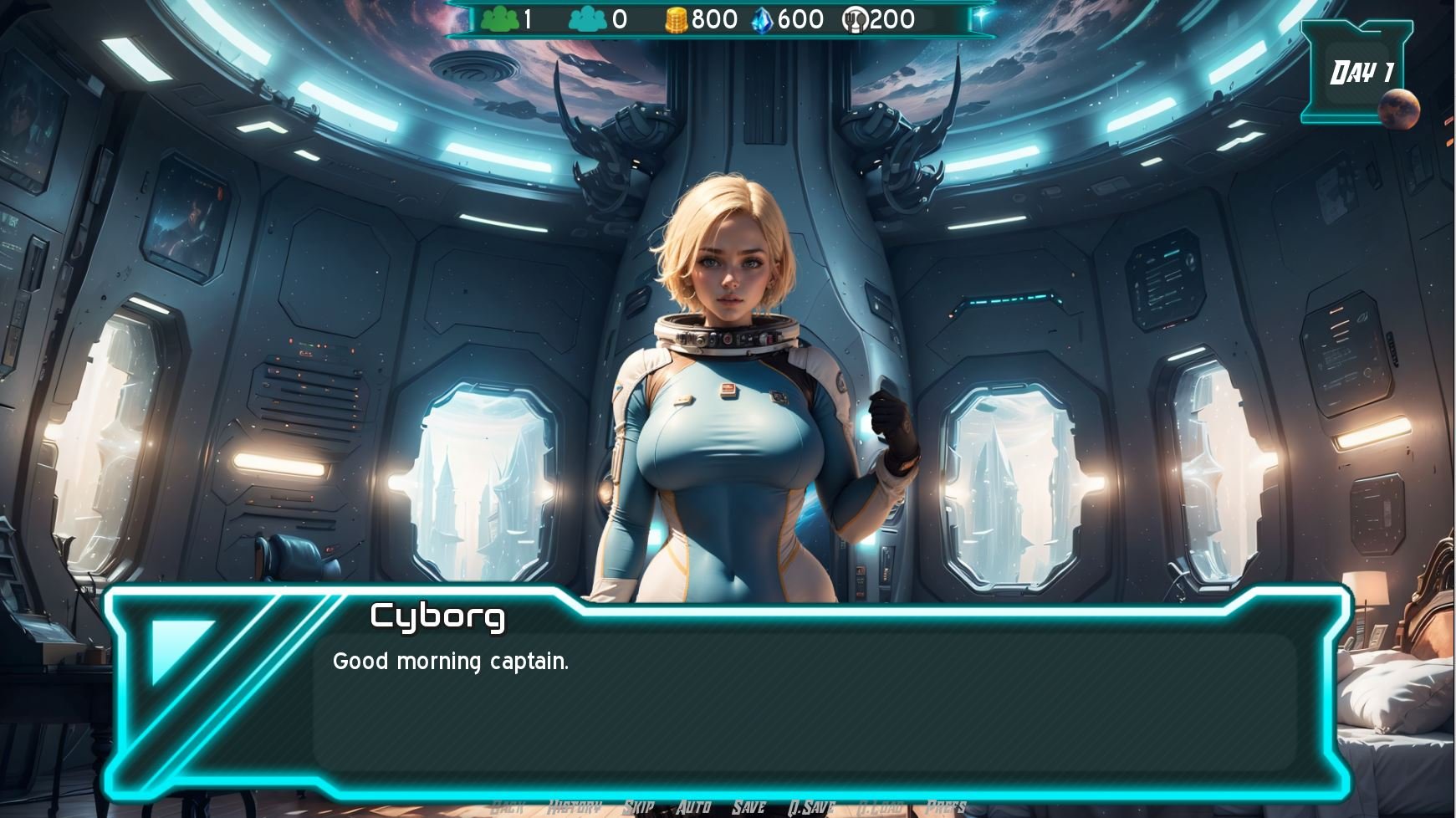1456x818 pixels.
Task: Skip the dialogue with Skip
Action: [x=639, y=806]
